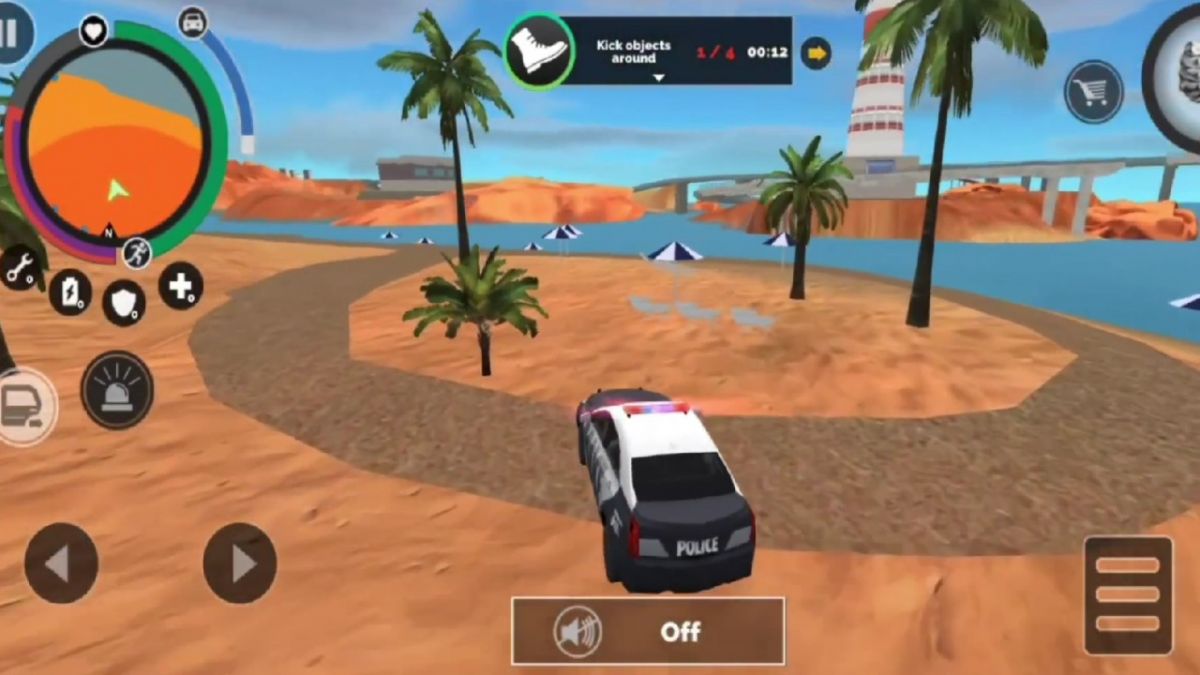
Task: Tap the wrench repair icon
Action: click(19, 267)
